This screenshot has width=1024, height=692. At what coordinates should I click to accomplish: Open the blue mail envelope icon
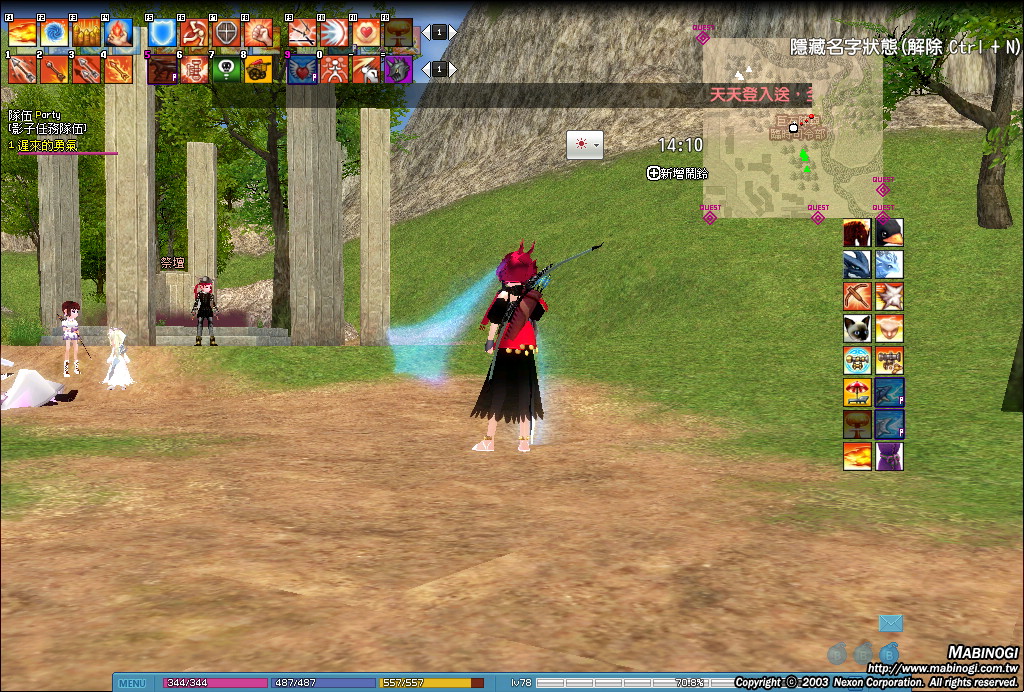pos(891,624)
